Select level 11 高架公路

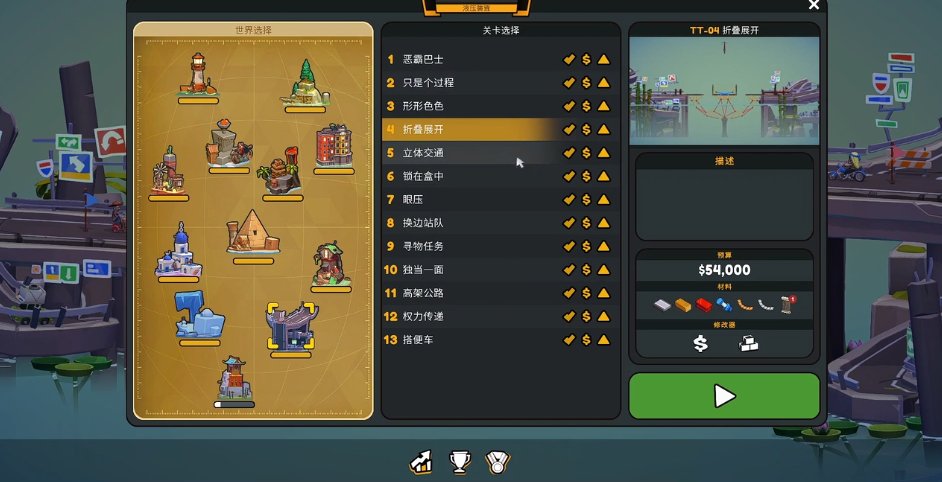point(470,293)
